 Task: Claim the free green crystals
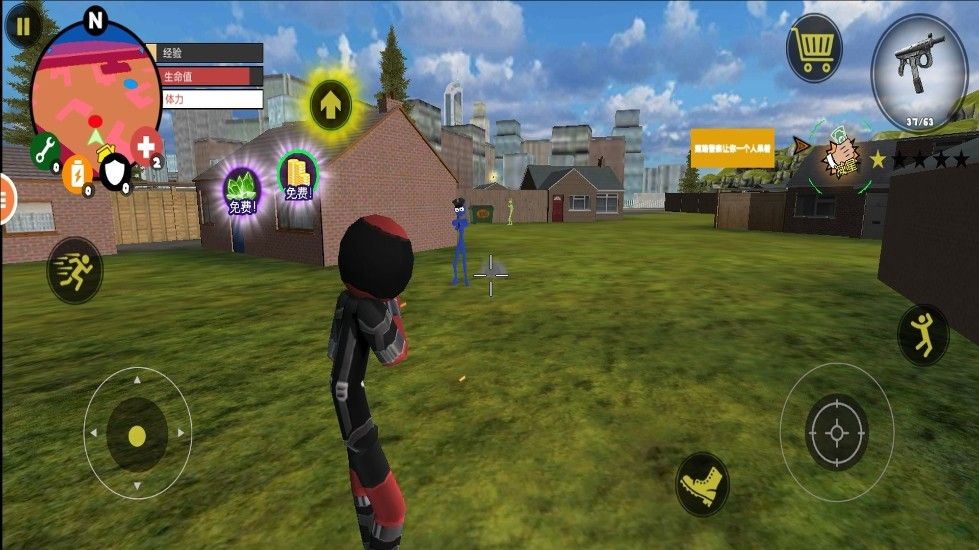pyautogui.click(x=241, y=190)
